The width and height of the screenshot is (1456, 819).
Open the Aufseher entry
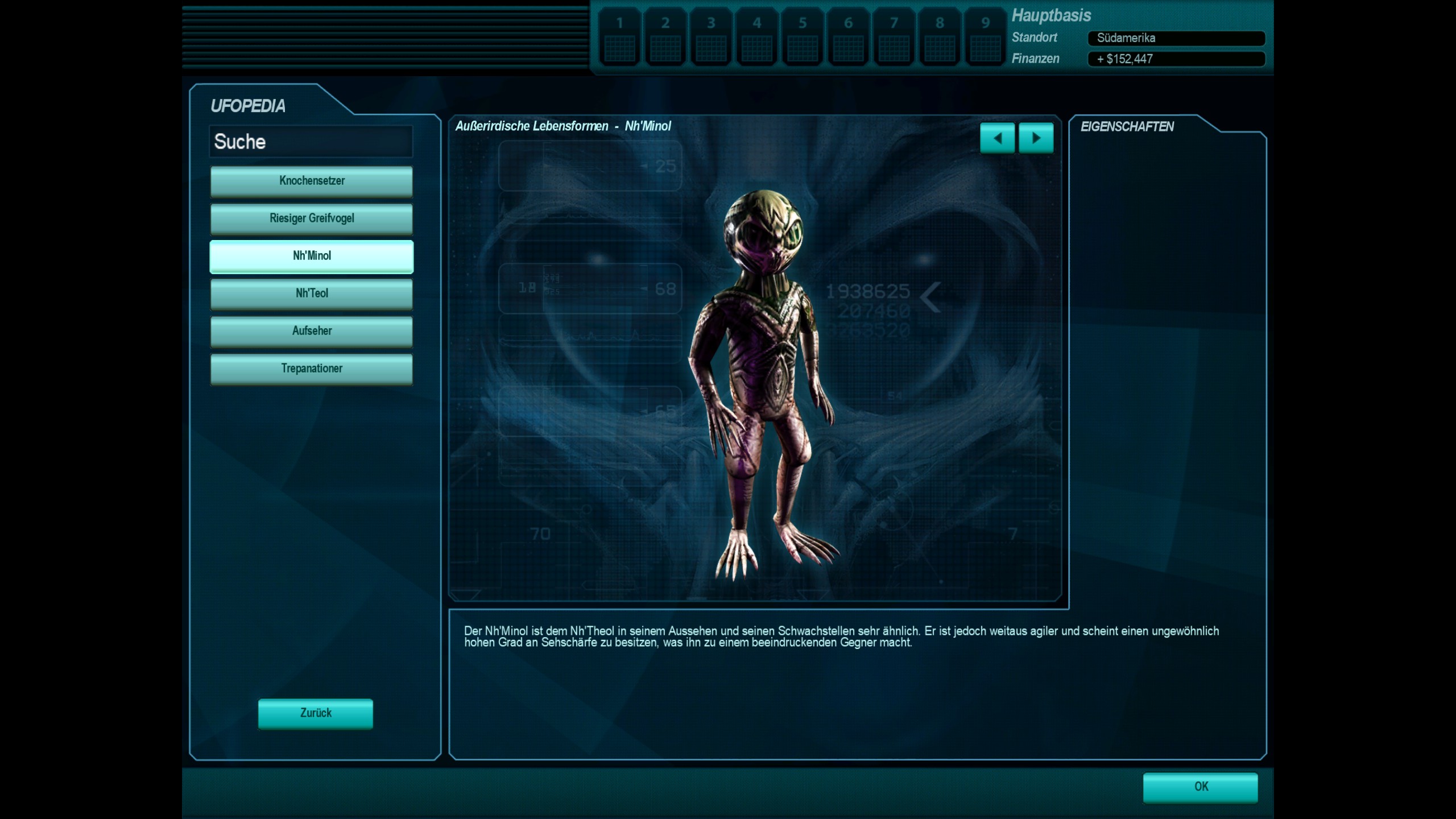pos(312,331)
